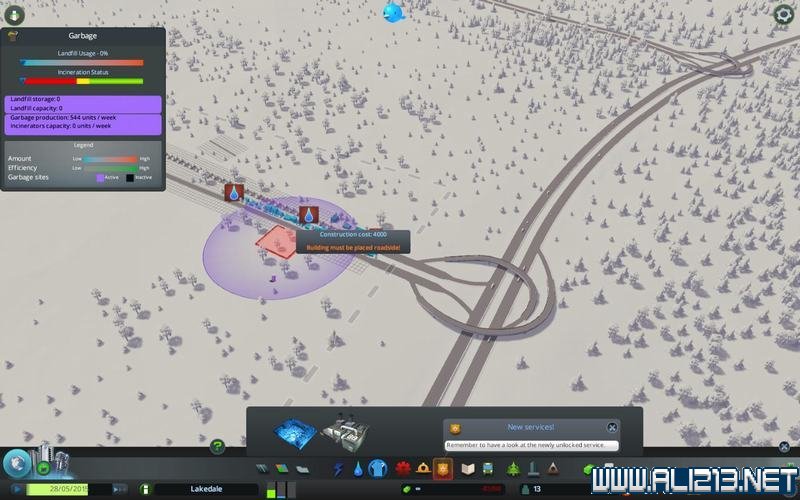The height and width of the screenshot is (500, 800).
Task: Open the Parks green tree menu
Action: [514, 467]
